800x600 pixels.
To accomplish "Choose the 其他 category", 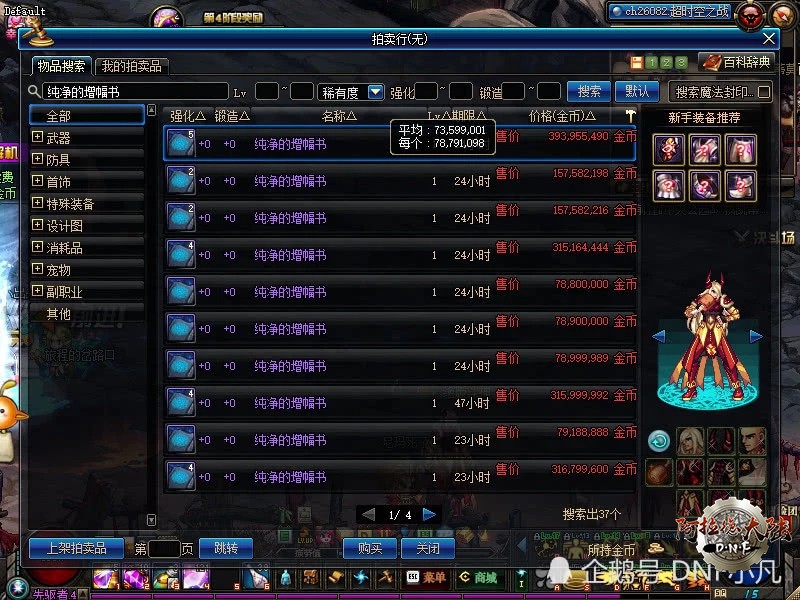I will click(x=58, y=314).
